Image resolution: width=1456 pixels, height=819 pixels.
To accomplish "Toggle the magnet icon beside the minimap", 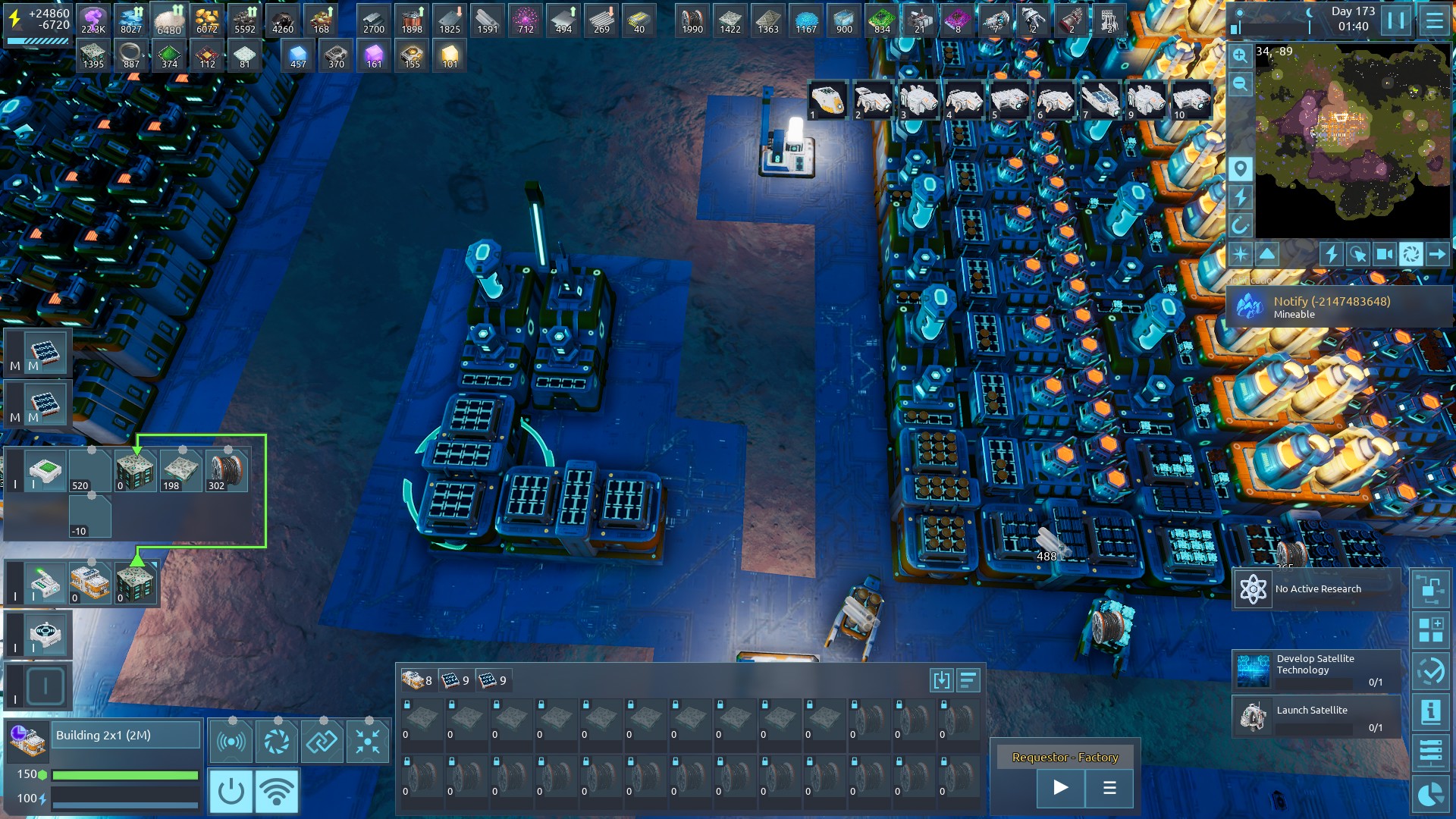I will [x=1240, y=225].
